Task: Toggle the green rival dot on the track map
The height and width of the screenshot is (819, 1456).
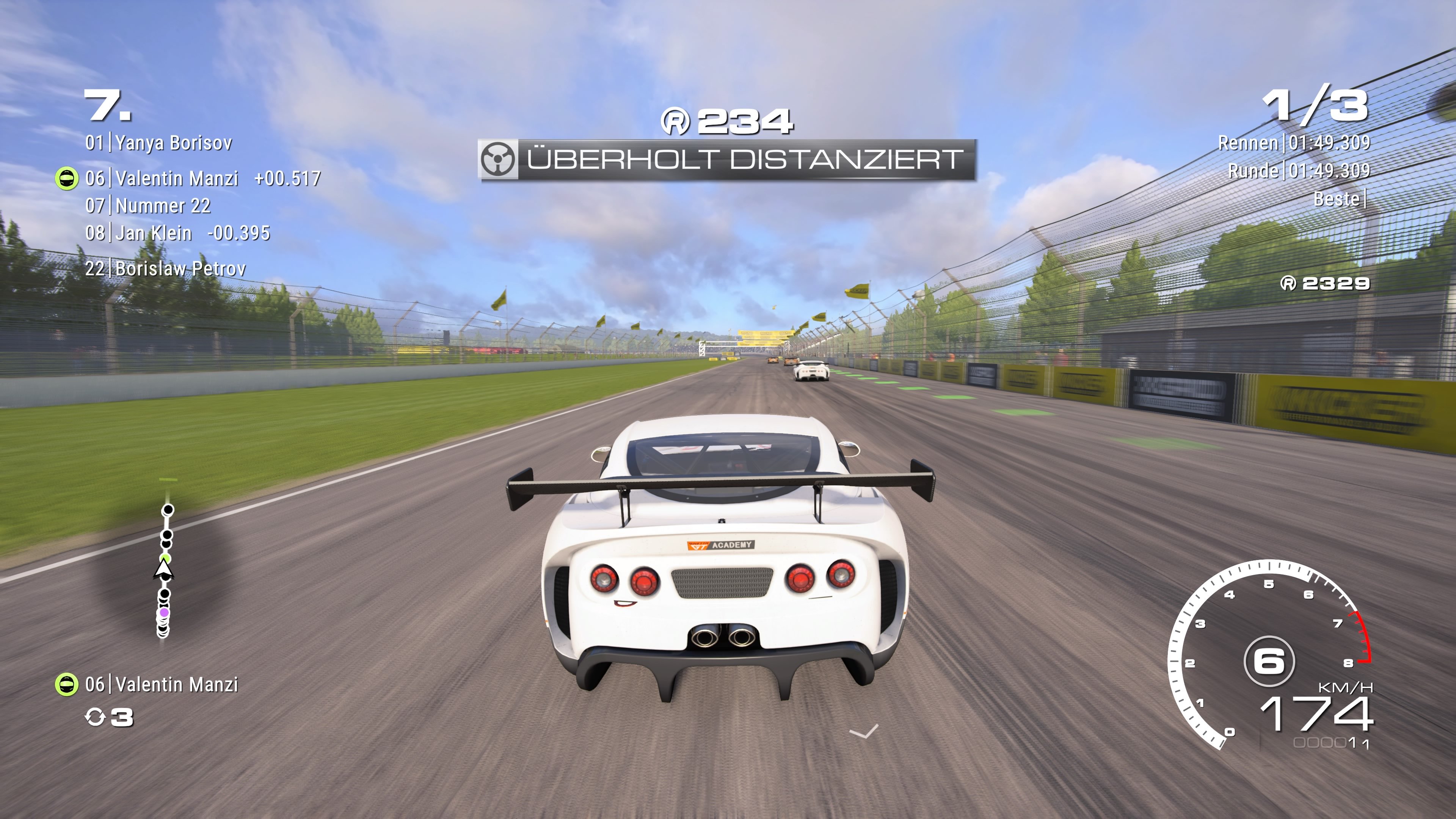Action: coord(166,559)
